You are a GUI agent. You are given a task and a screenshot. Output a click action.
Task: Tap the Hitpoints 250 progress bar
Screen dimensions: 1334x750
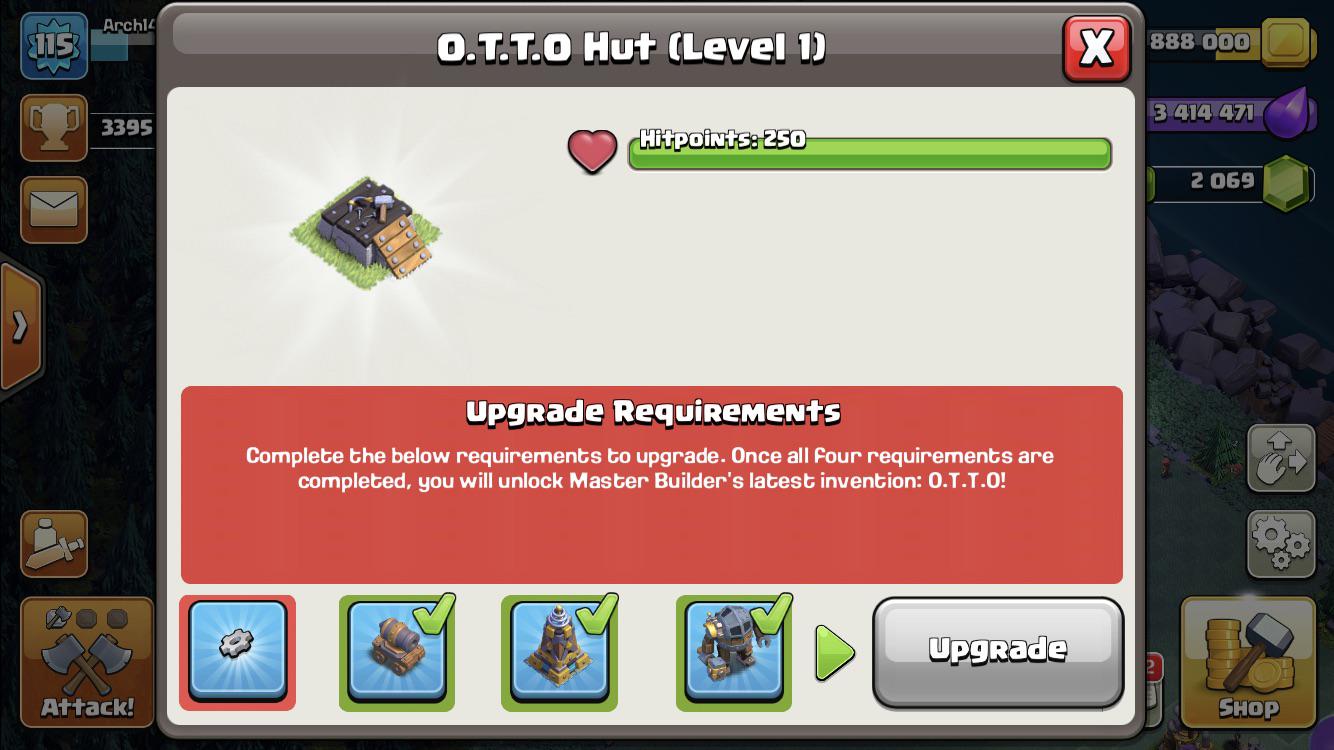(x=868, y=153)
